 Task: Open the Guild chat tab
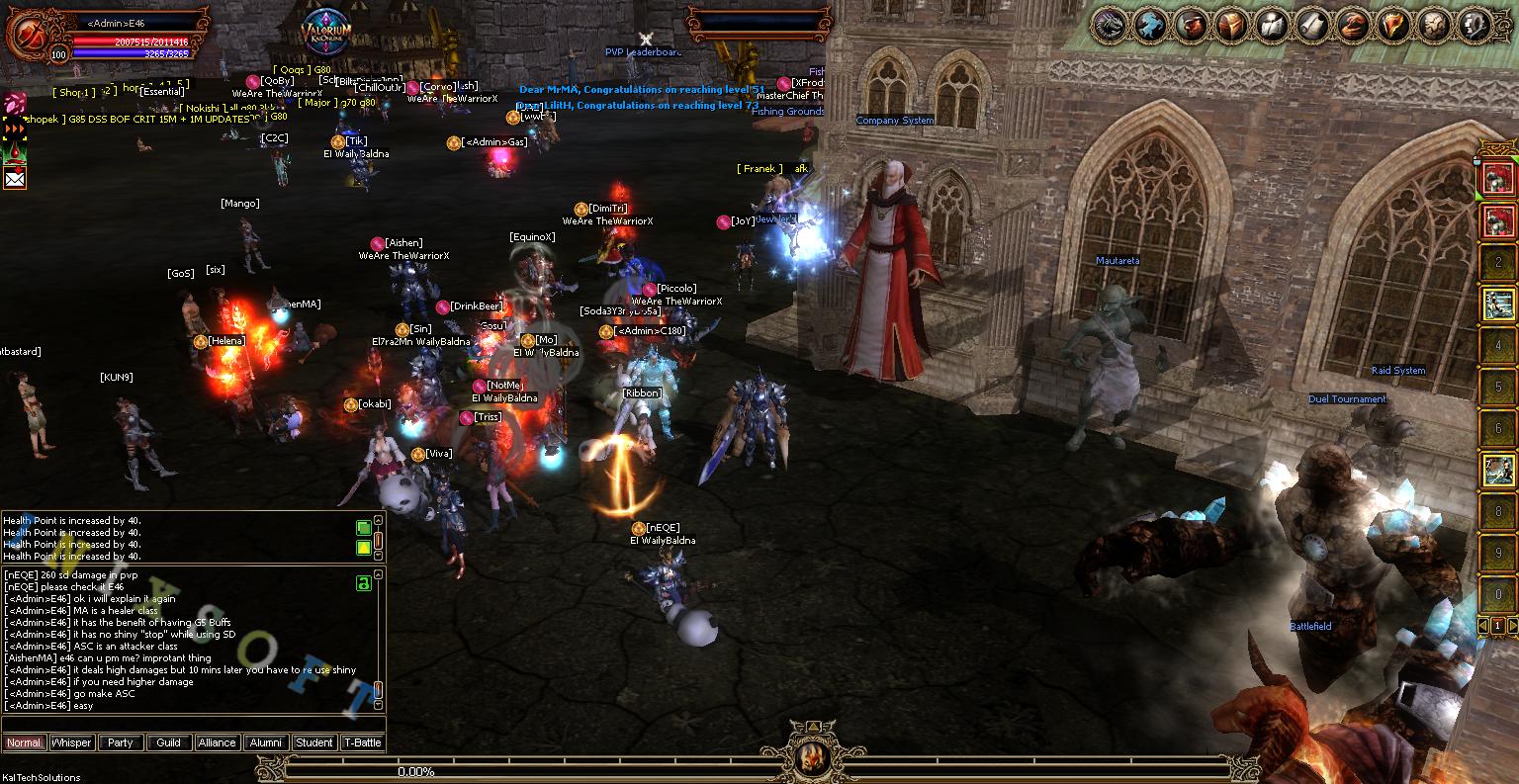click(x=169, y=742)
